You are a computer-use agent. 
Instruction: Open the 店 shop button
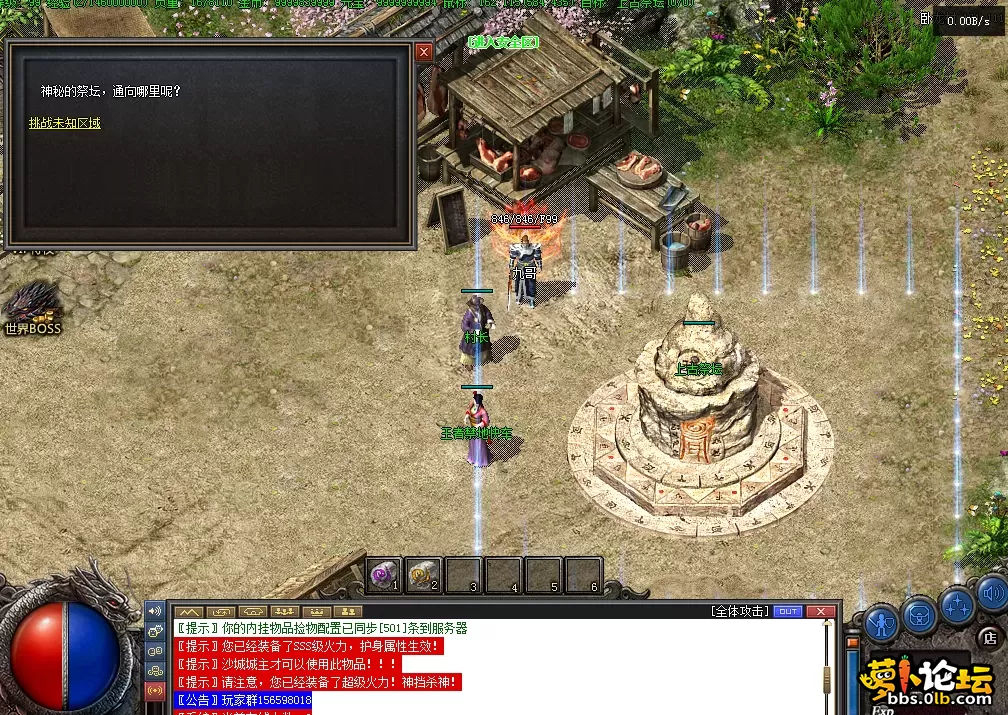pos(989,636)
